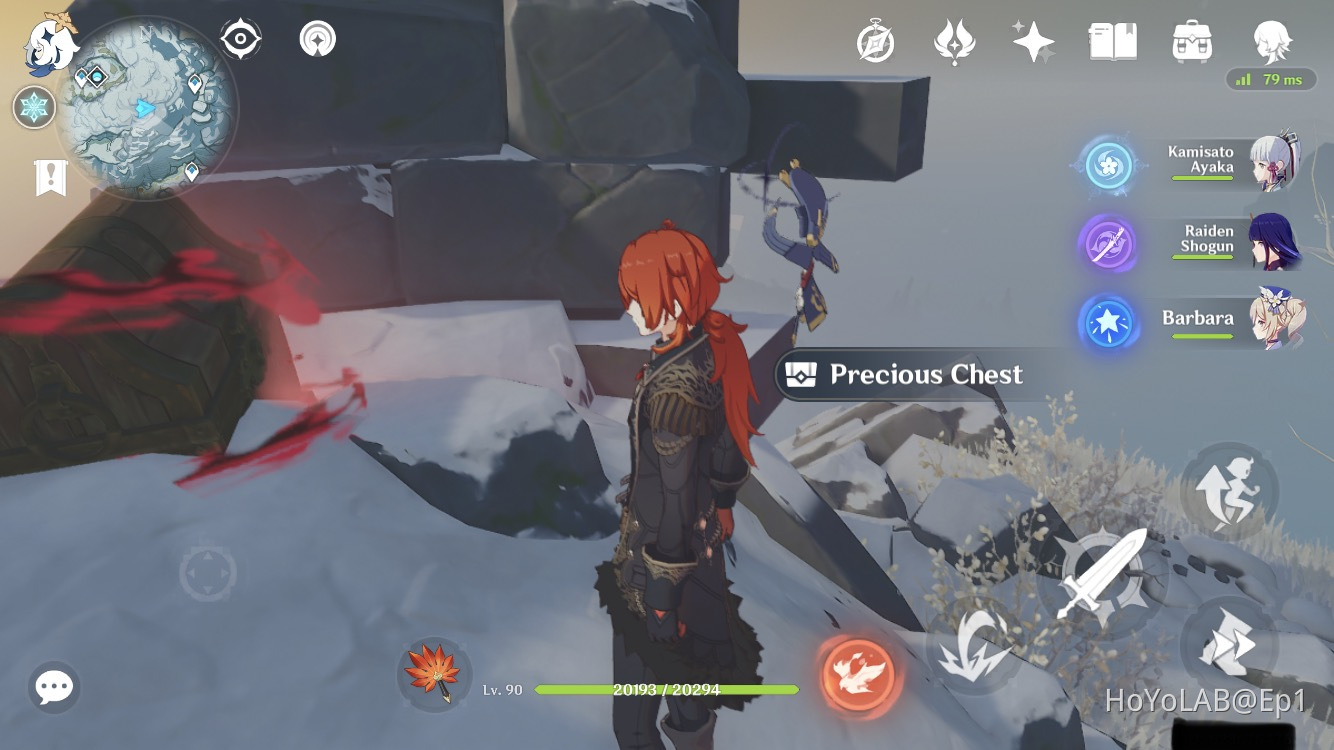Open the Battle Pass wings icon

955,40
